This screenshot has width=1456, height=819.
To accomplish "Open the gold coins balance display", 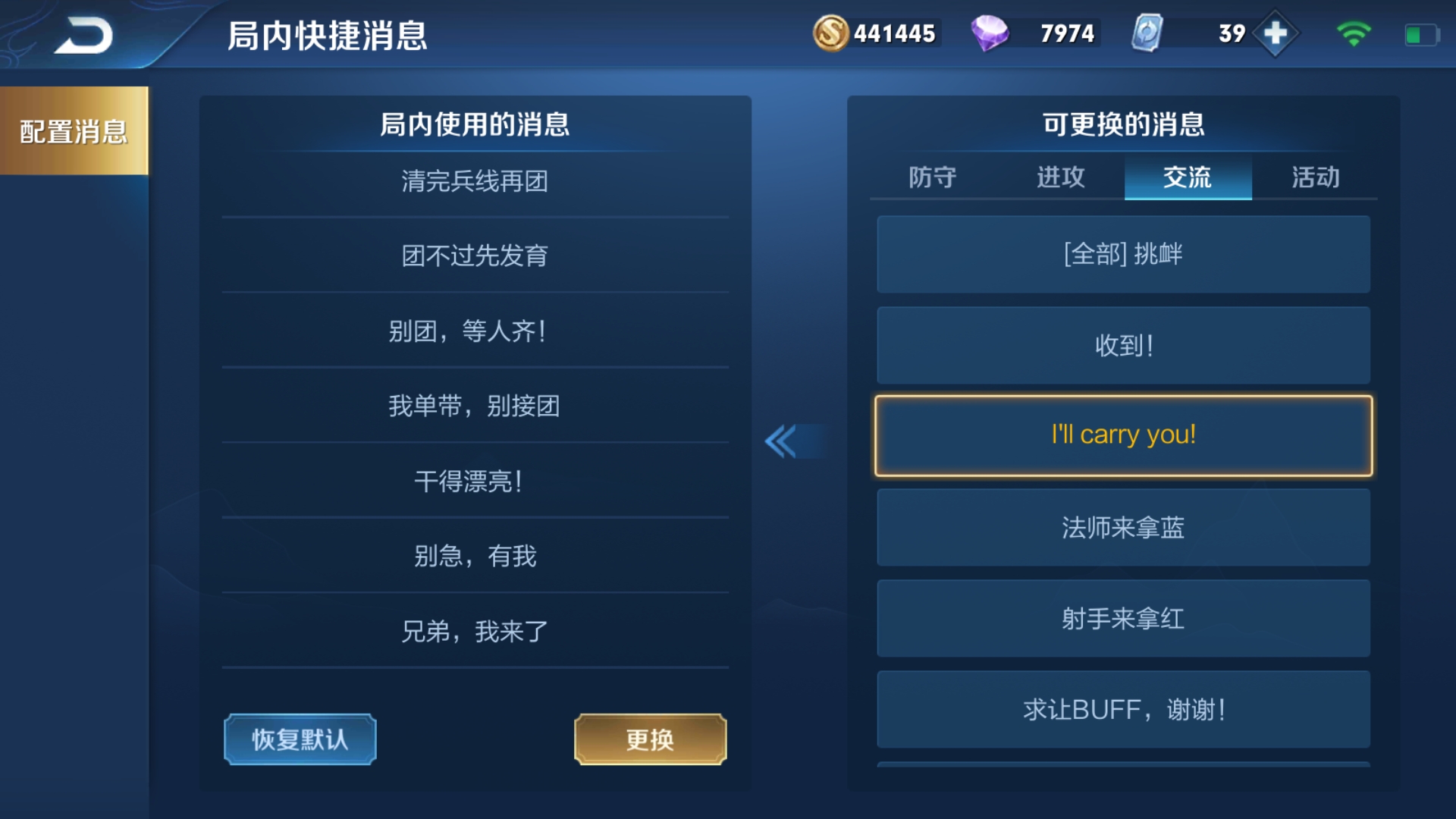I will coord(895,33).
